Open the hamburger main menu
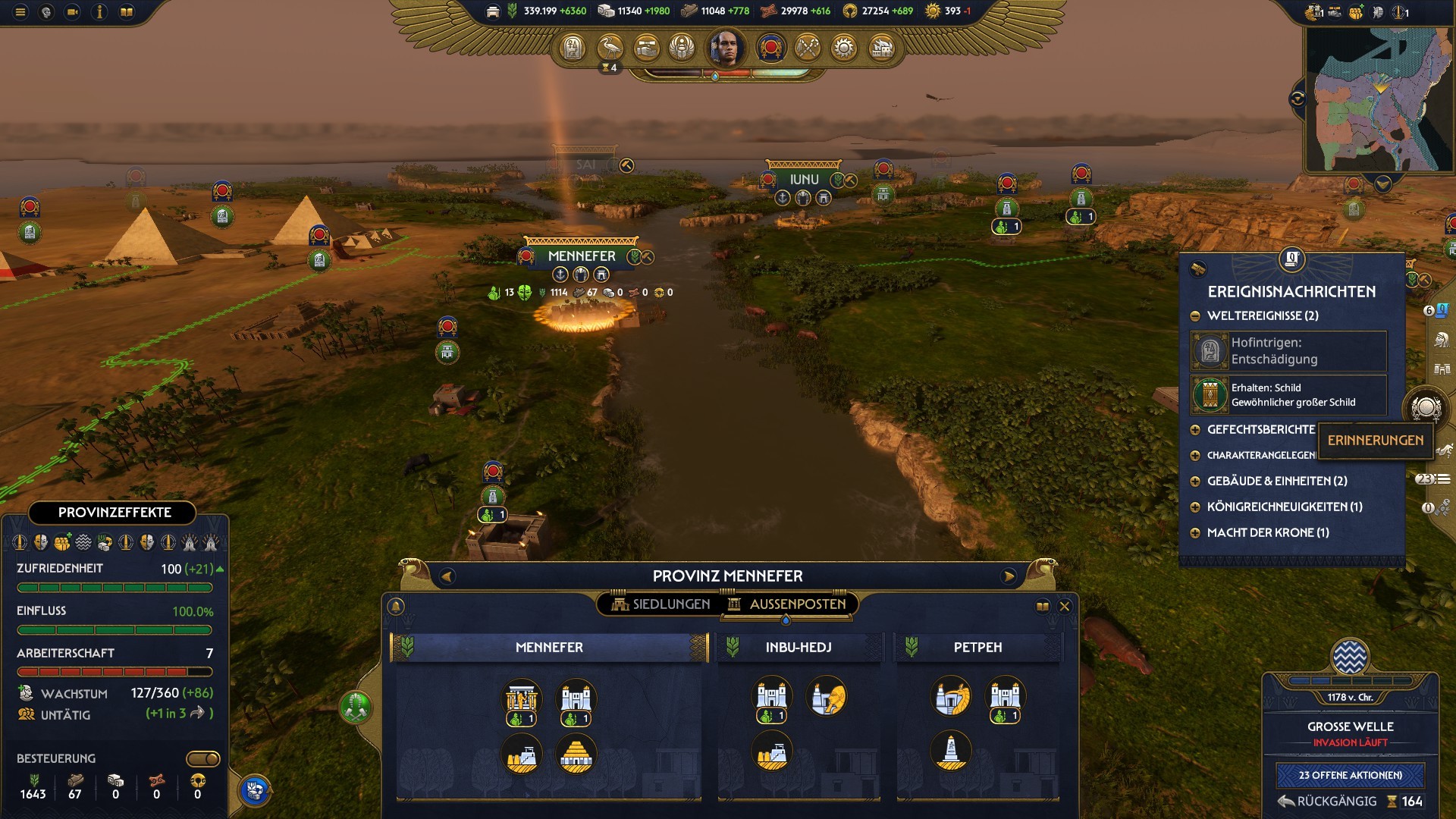The width and height of the screenshot is (1456, 819). pyautogui.click(x=20, y=12)
